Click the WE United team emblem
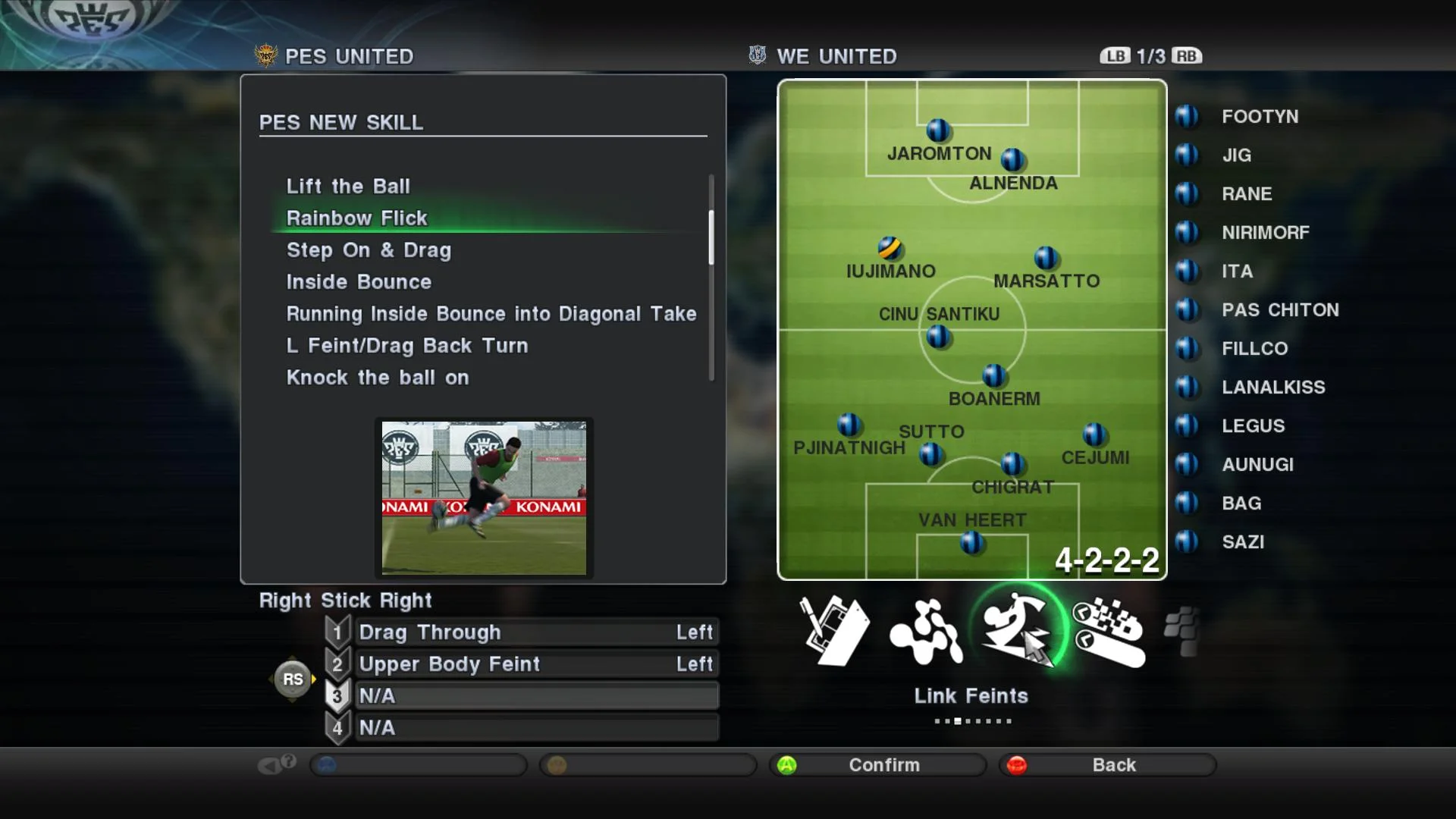 pos(755,55)
